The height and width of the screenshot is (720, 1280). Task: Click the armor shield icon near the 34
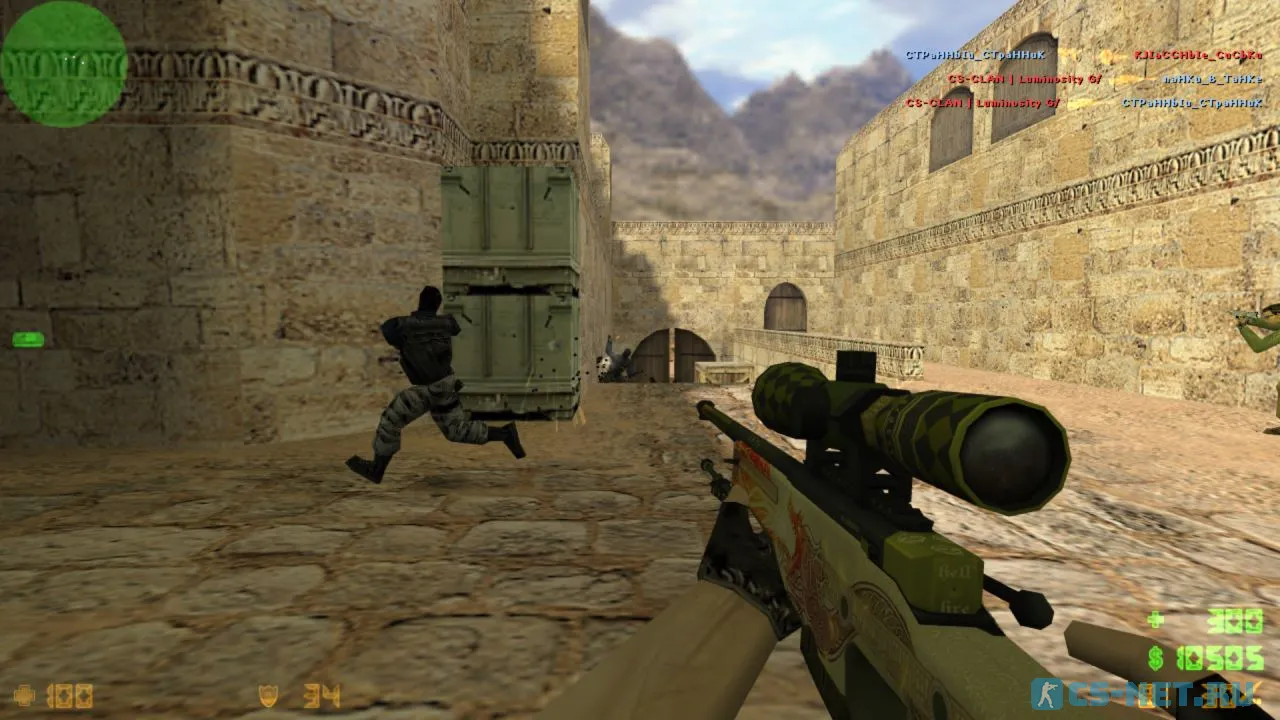click(x=268, y=696)
